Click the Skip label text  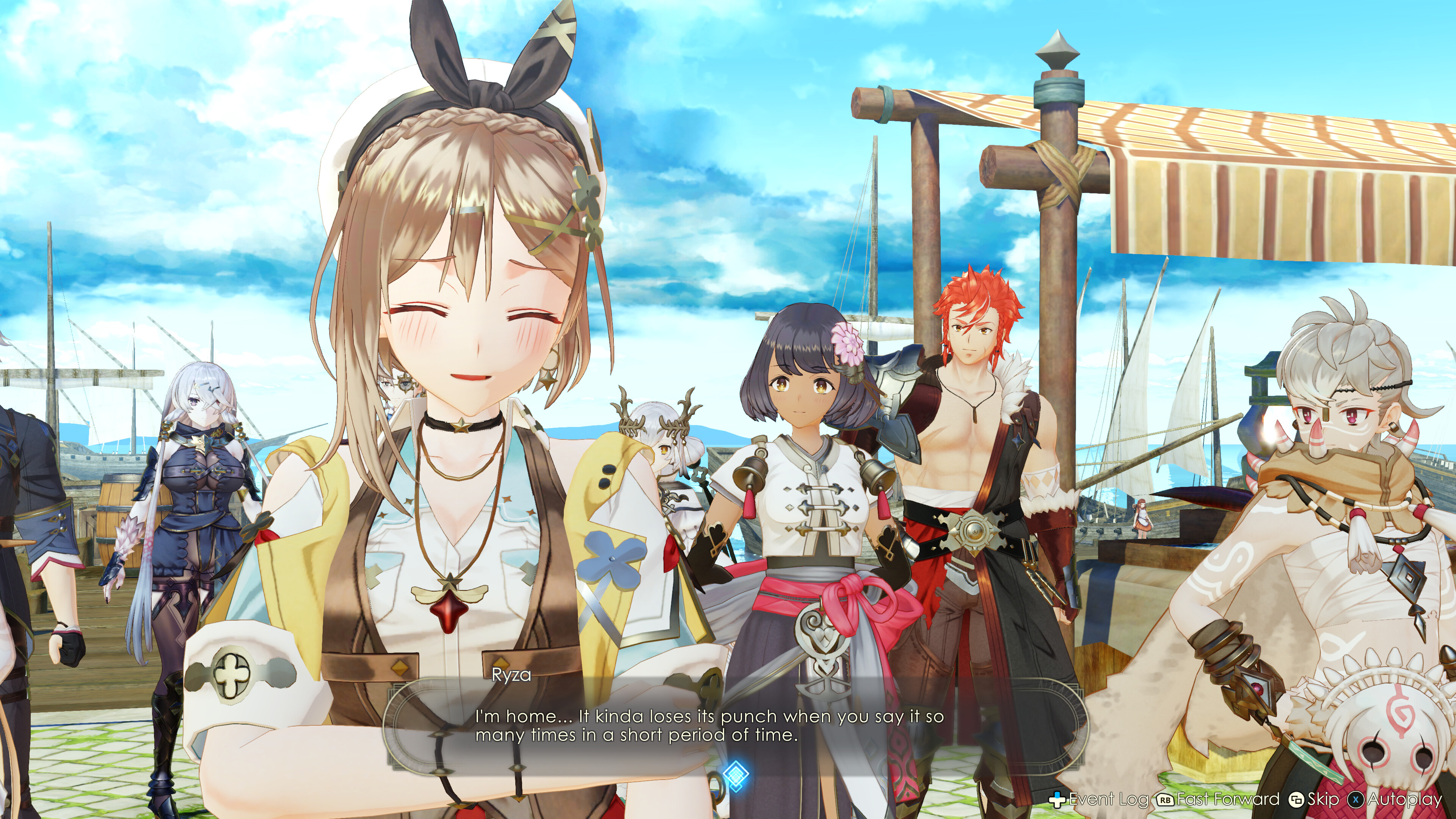coord(1326,800)
